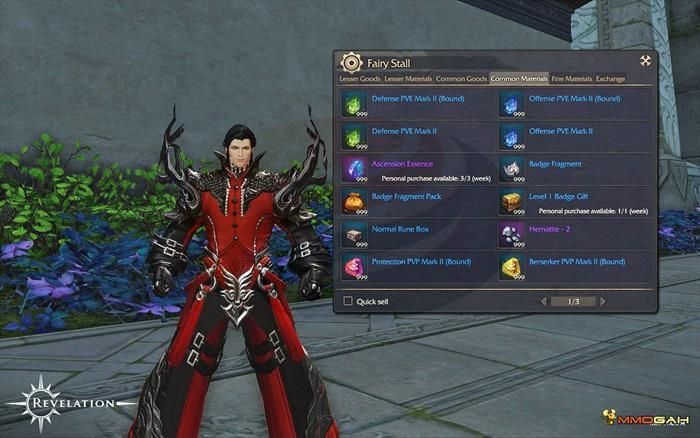Close the Fairy Stall window

point(646,61)
